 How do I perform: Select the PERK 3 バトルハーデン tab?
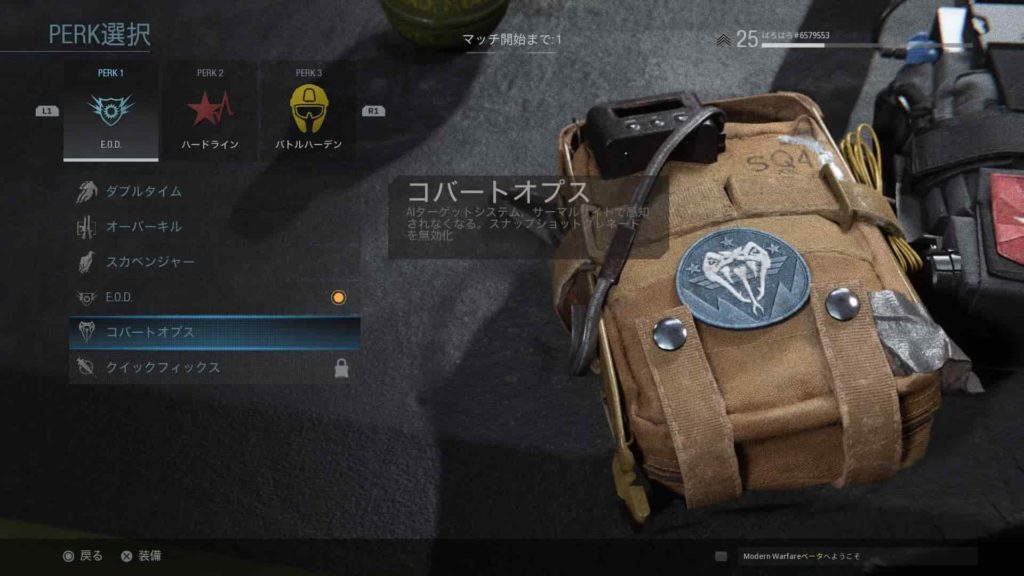click(308, 112)
